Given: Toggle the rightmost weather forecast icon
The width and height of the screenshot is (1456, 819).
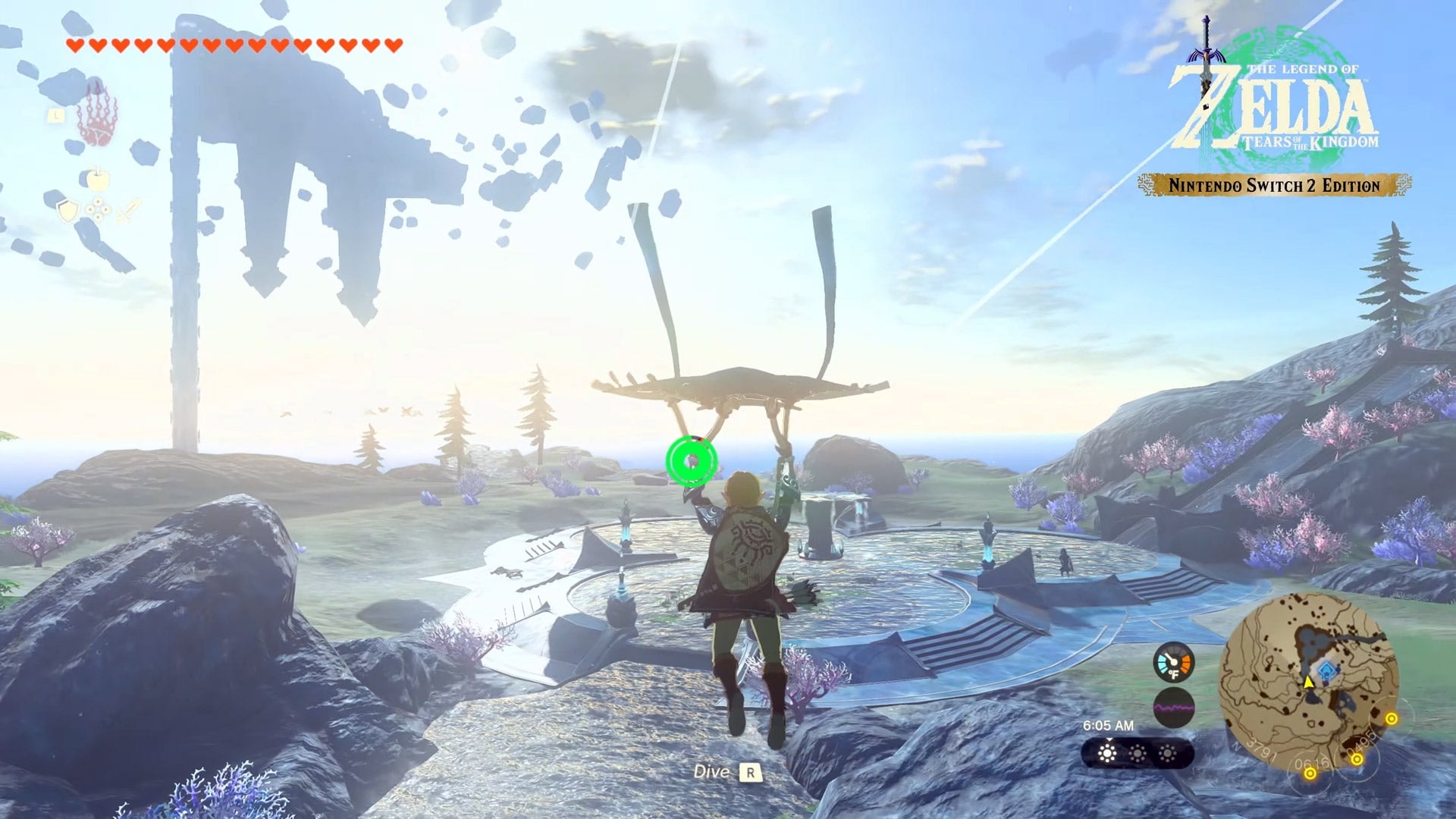Looking at the screenshot, I should coord(1167,752).
